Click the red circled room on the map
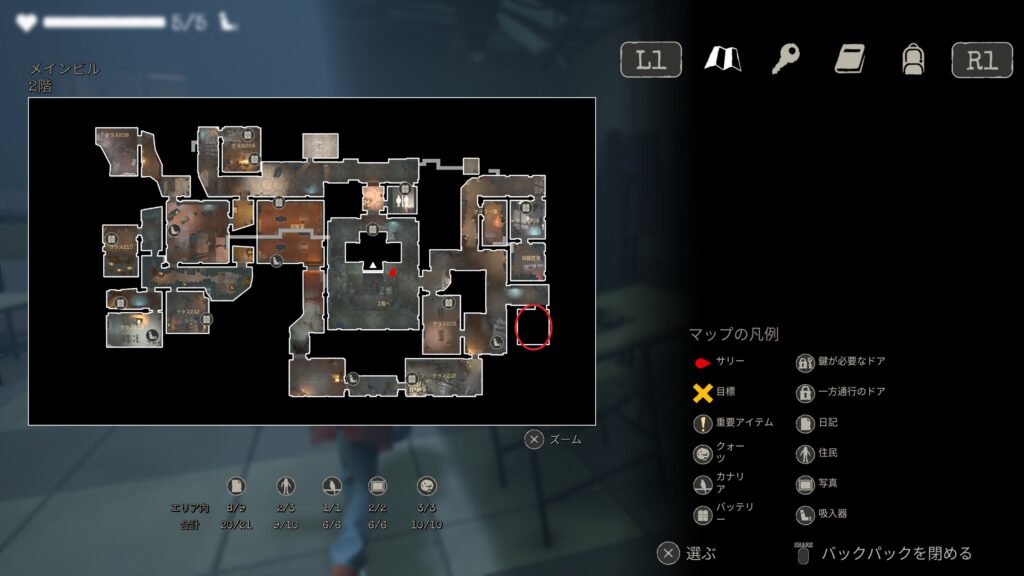The image size is (1024, 576). click(533, 326)
